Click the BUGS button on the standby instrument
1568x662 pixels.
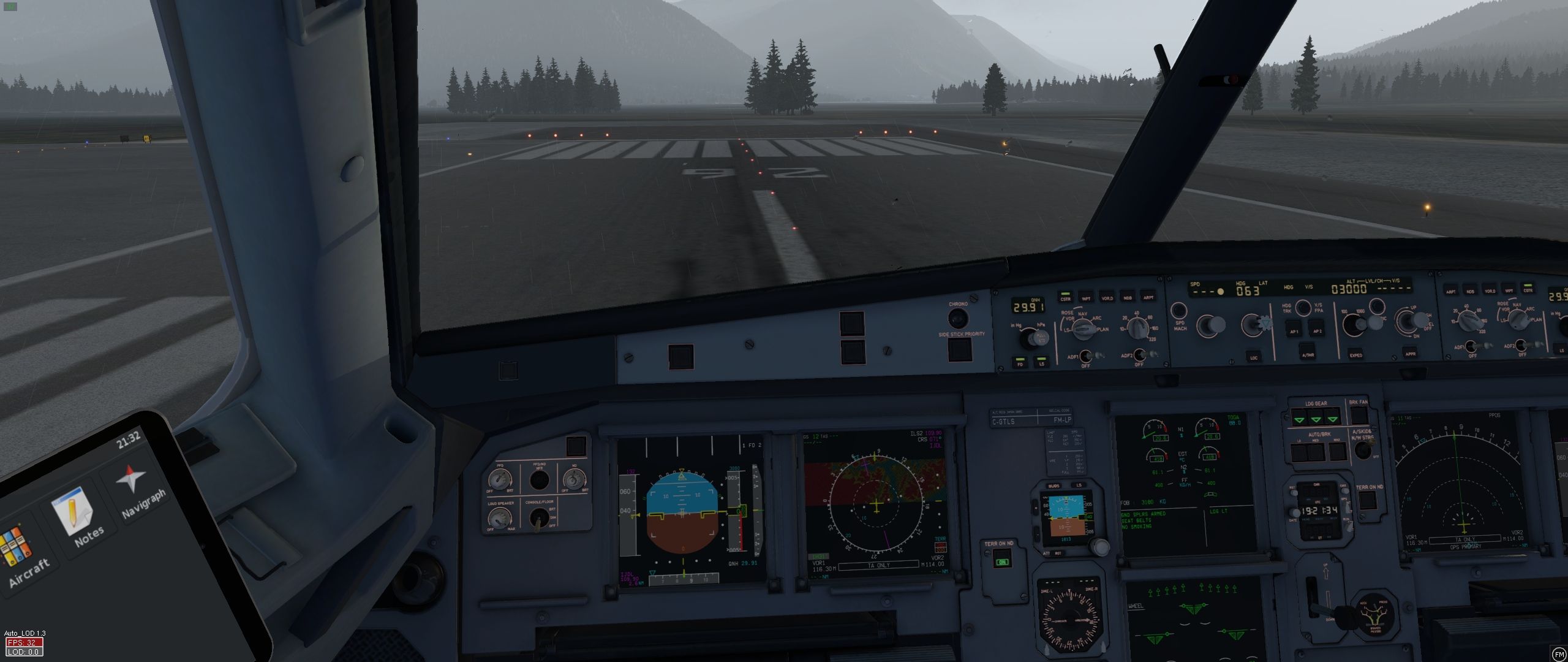(1054, 485)
